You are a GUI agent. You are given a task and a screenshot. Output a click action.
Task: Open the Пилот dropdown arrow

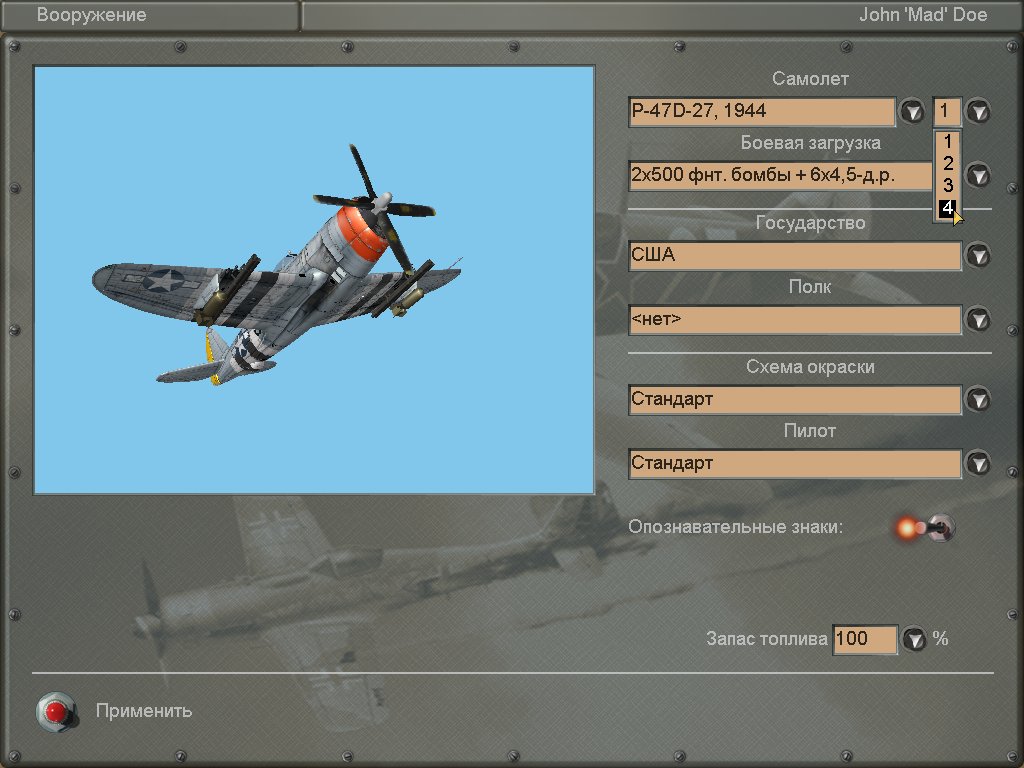978,463
